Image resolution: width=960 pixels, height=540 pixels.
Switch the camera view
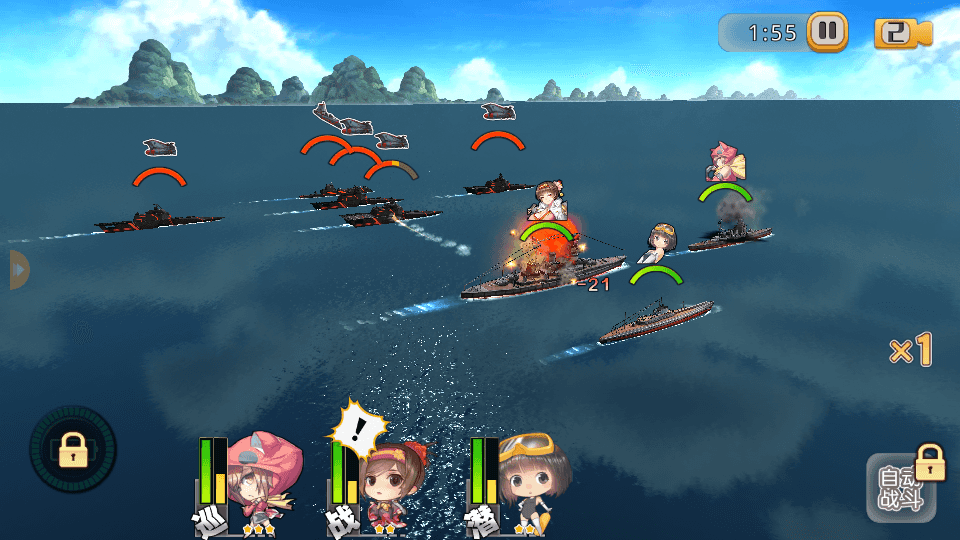coord(902,33)
